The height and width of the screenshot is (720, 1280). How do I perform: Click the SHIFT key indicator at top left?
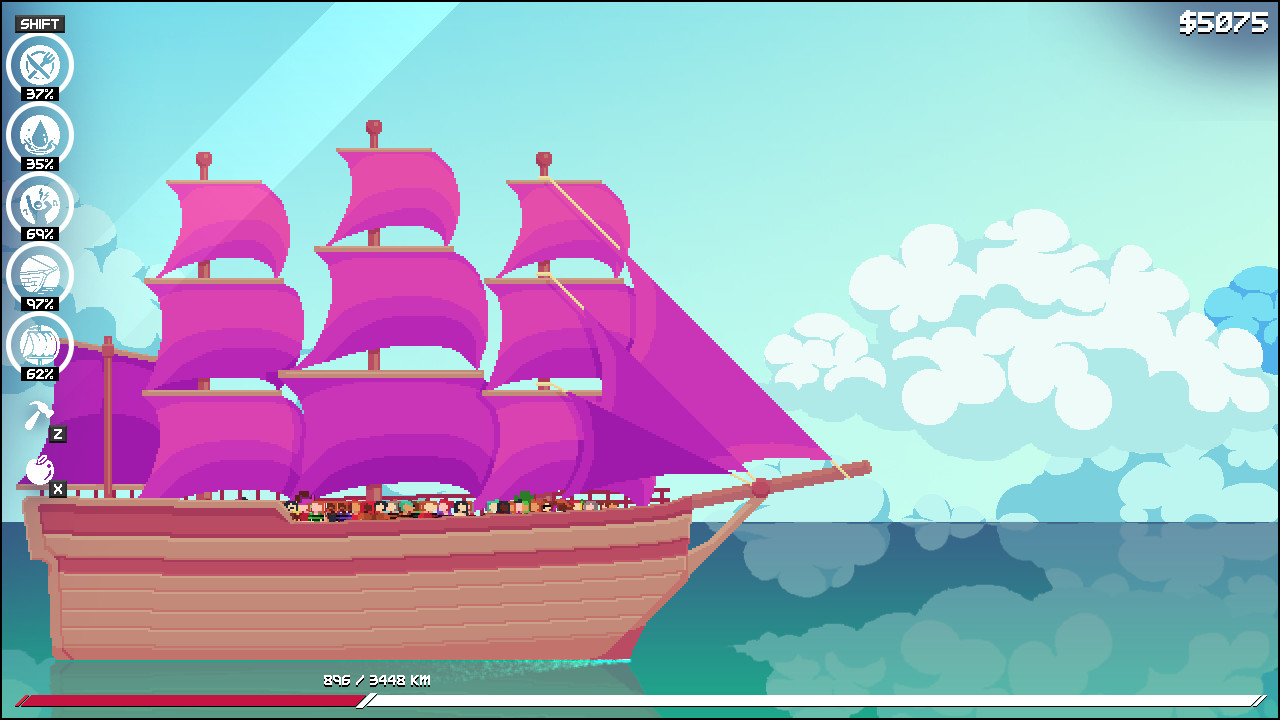[x=39, y=22]
